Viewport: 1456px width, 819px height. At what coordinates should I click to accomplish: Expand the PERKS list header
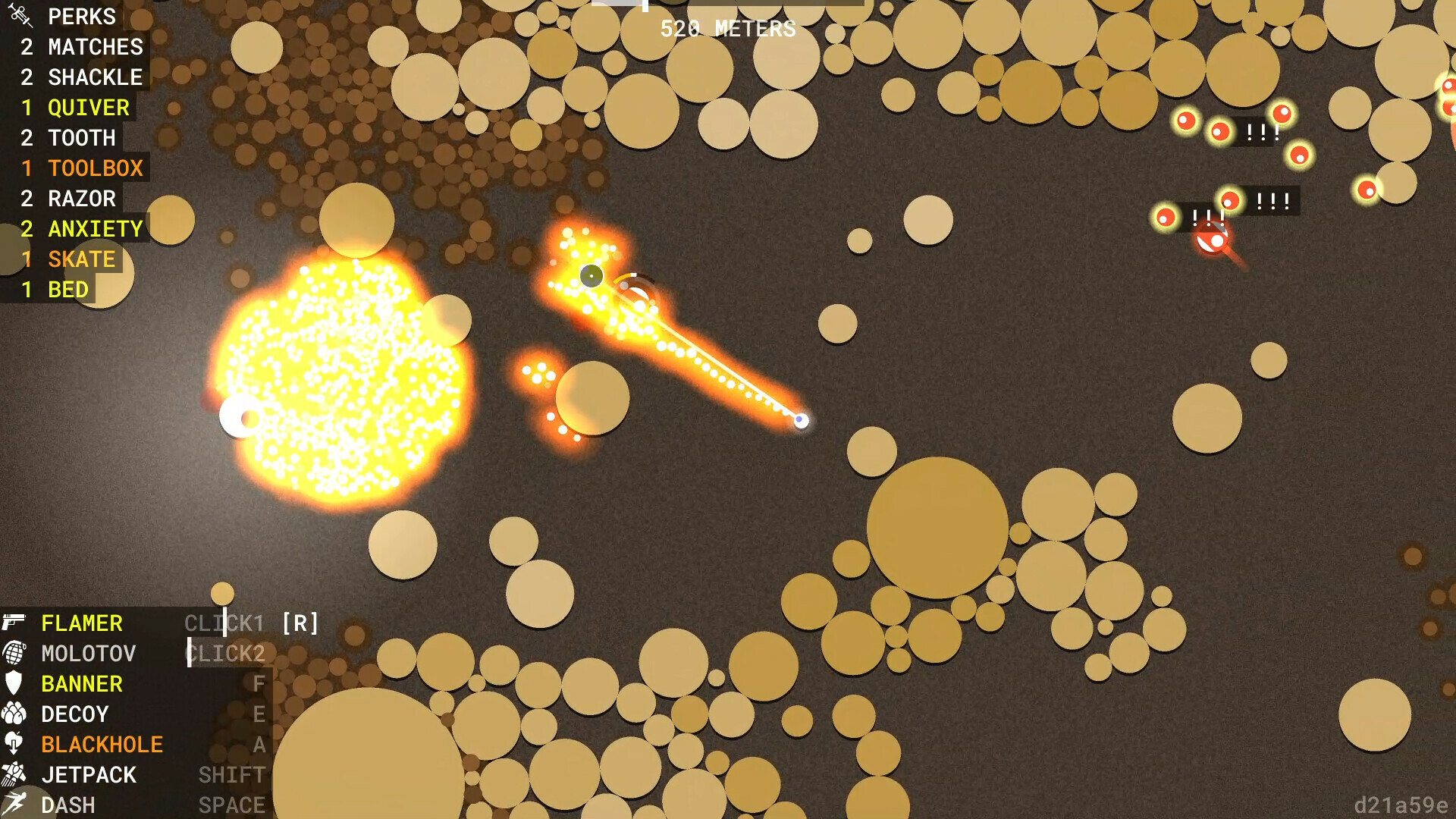(x=81, y=16)
